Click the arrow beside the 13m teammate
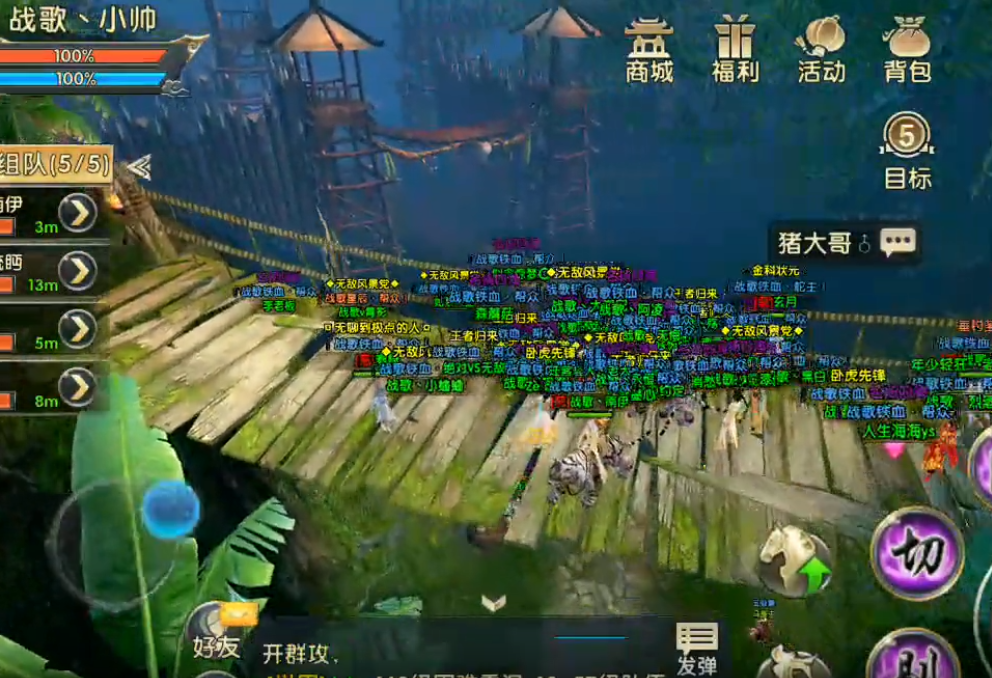The width and height of the screenshot is (992, 678). click(x=78, y=270)
